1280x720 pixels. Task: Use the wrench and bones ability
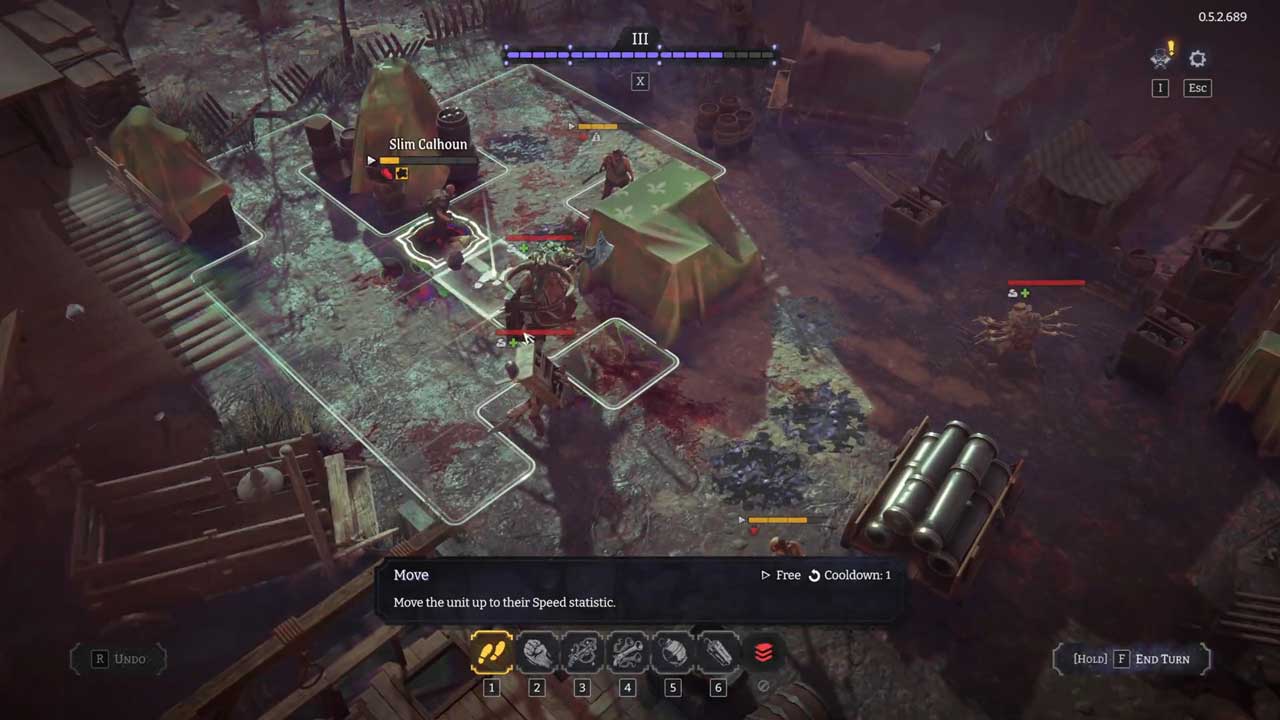click(627, 653)
